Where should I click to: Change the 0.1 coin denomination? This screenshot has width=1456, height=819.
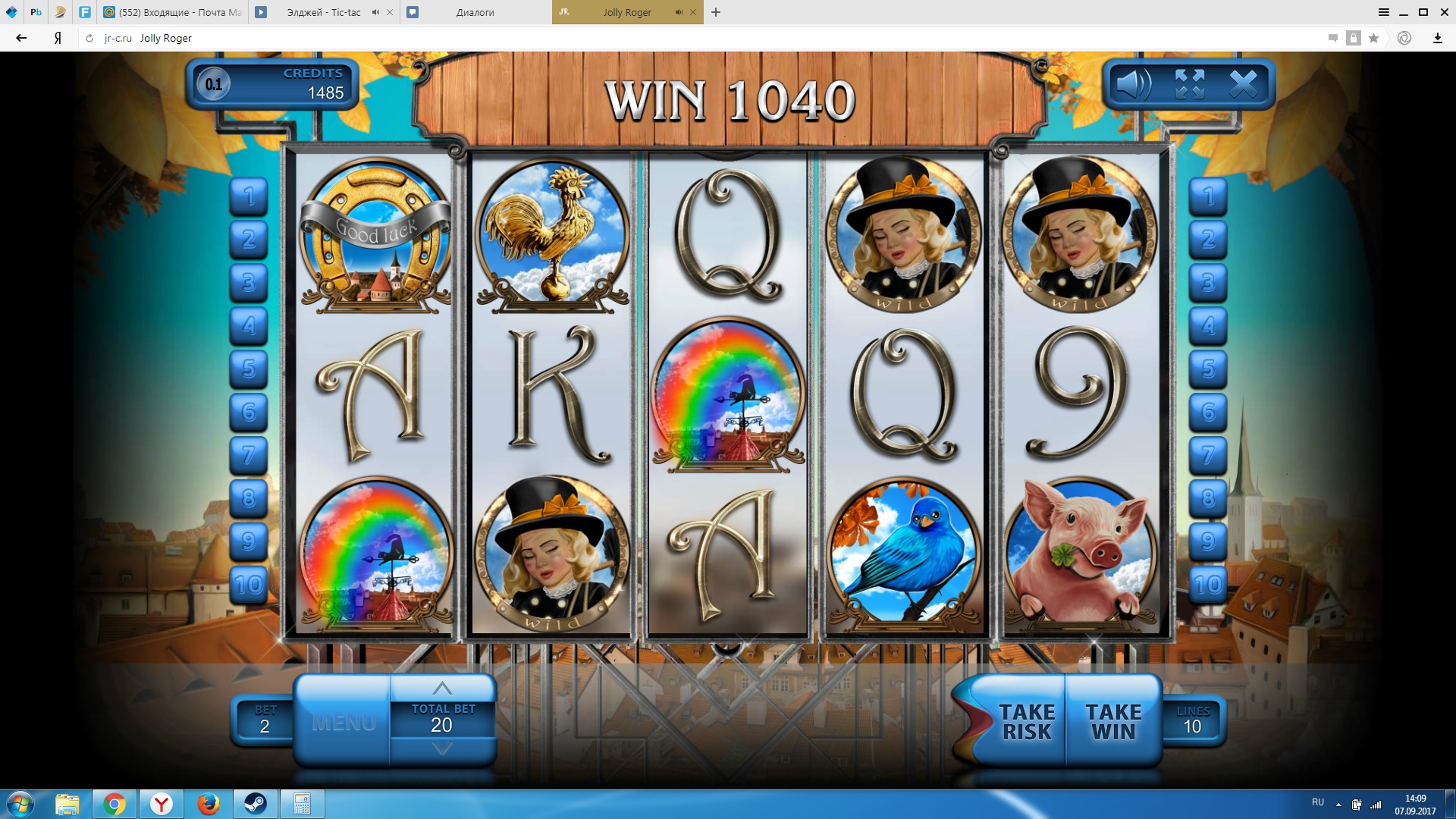(x=214, y=84)
